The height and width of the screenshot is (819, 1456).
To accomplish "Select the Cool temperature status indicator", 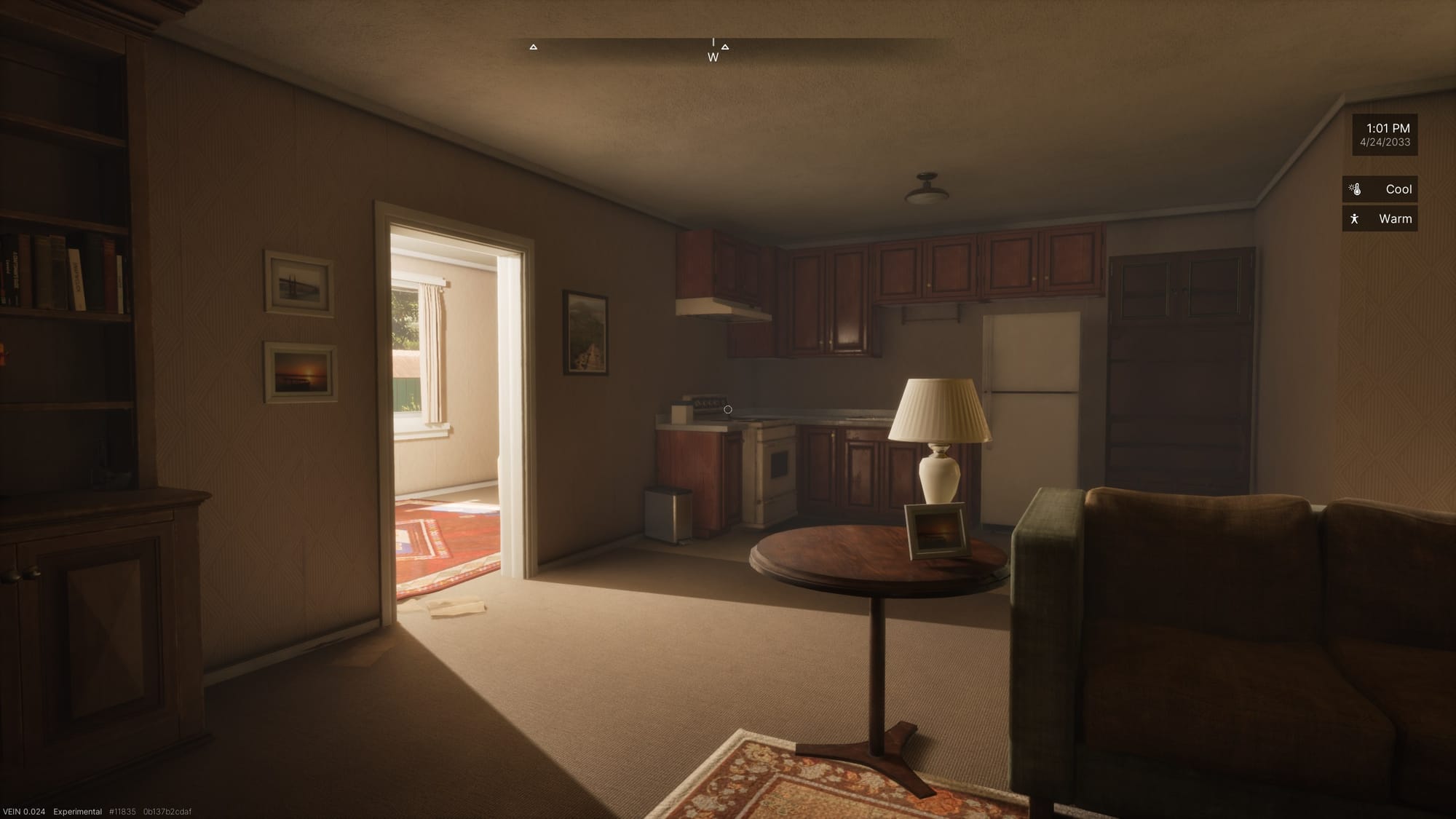I will coord(1380,189).
